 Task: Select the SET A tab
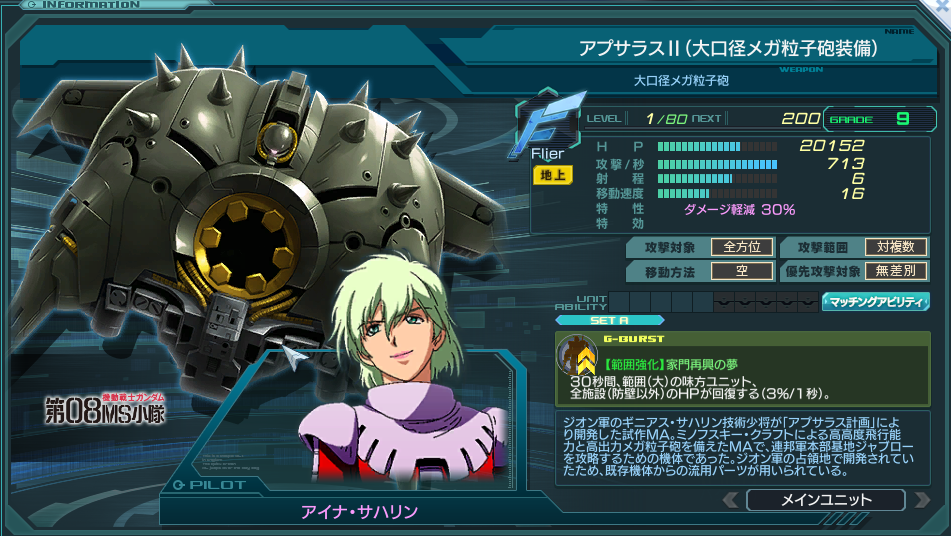tap(608, 320)
